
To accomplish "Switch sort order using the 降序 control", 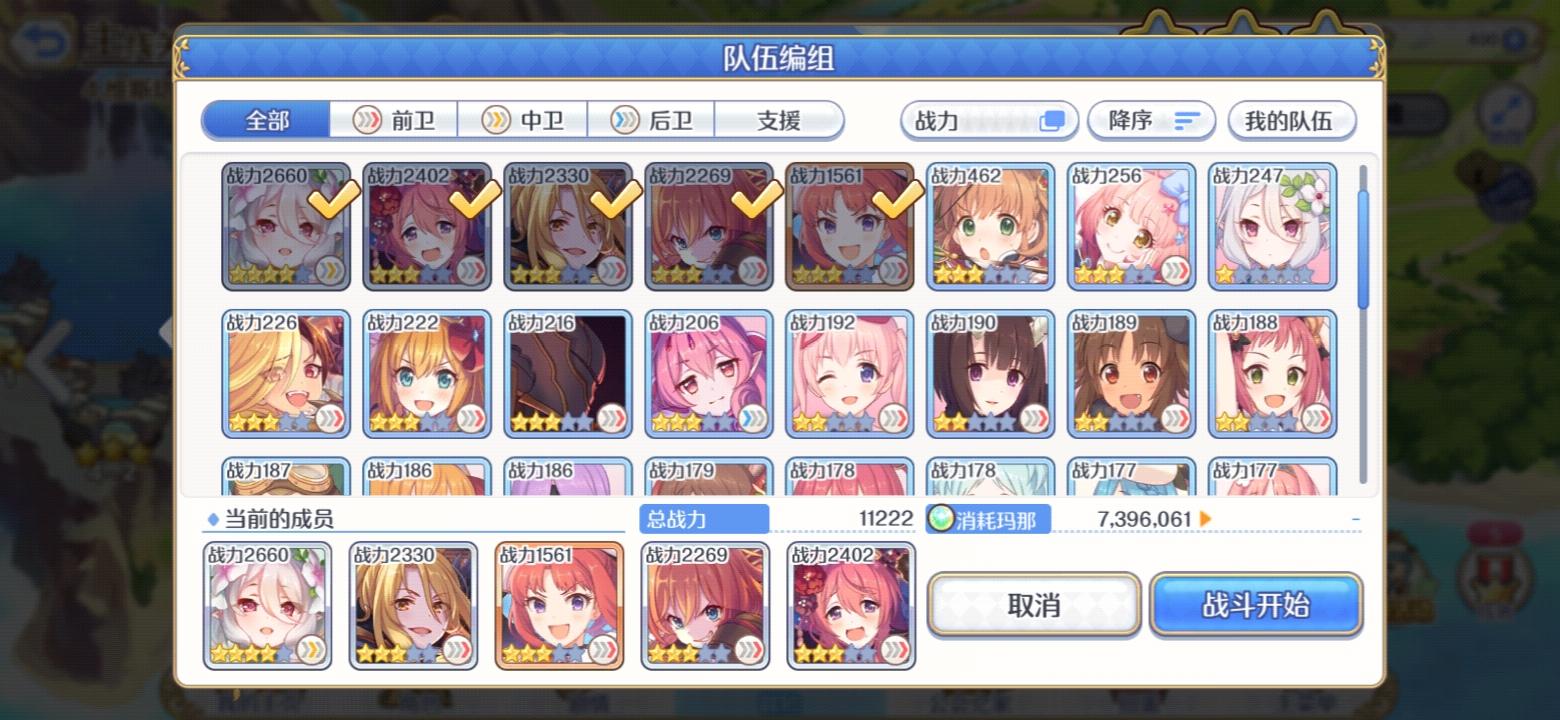I will [x=1150, y=119].
